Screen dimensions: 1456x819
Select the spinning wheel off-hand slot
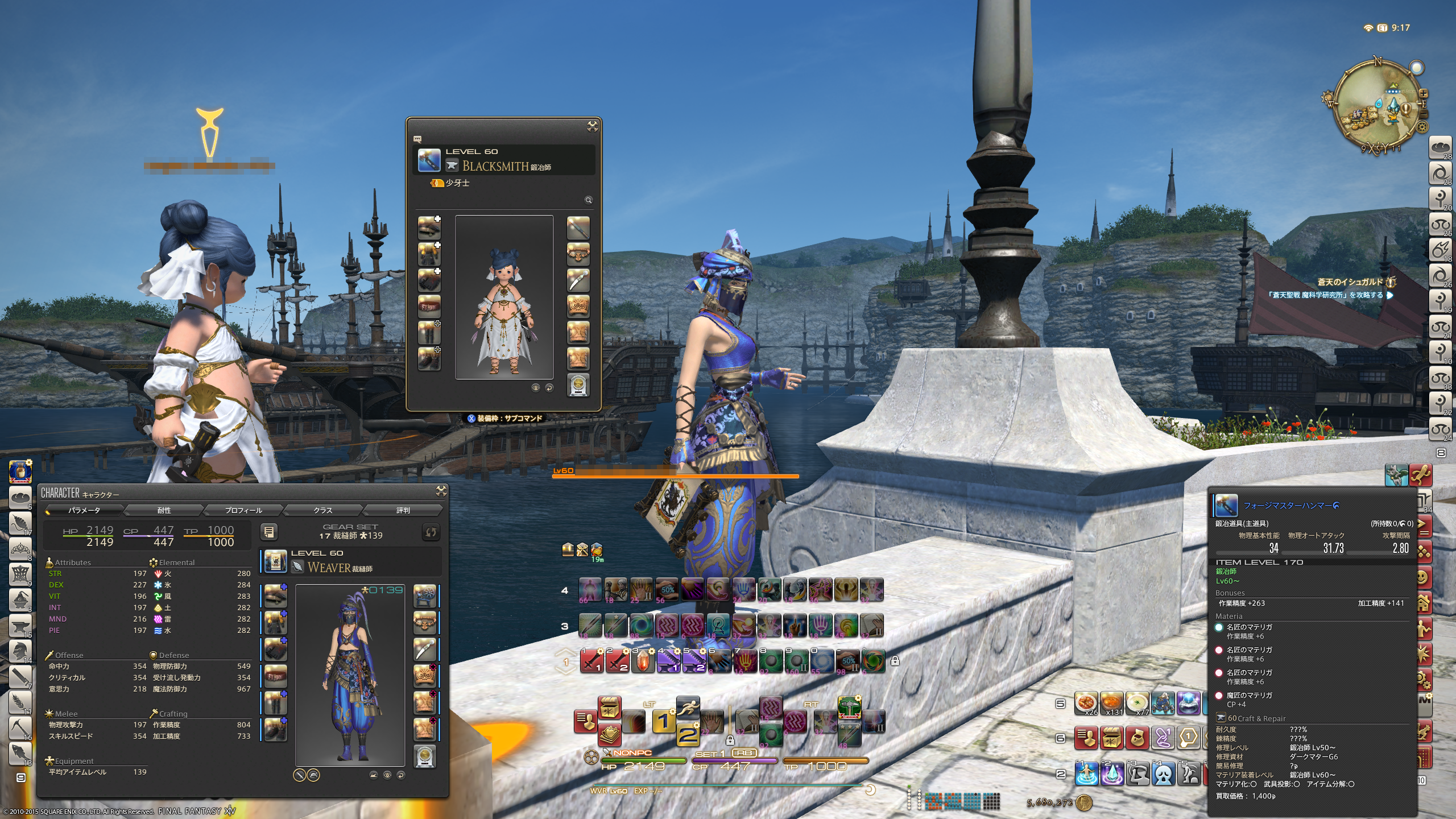point(424,595)
